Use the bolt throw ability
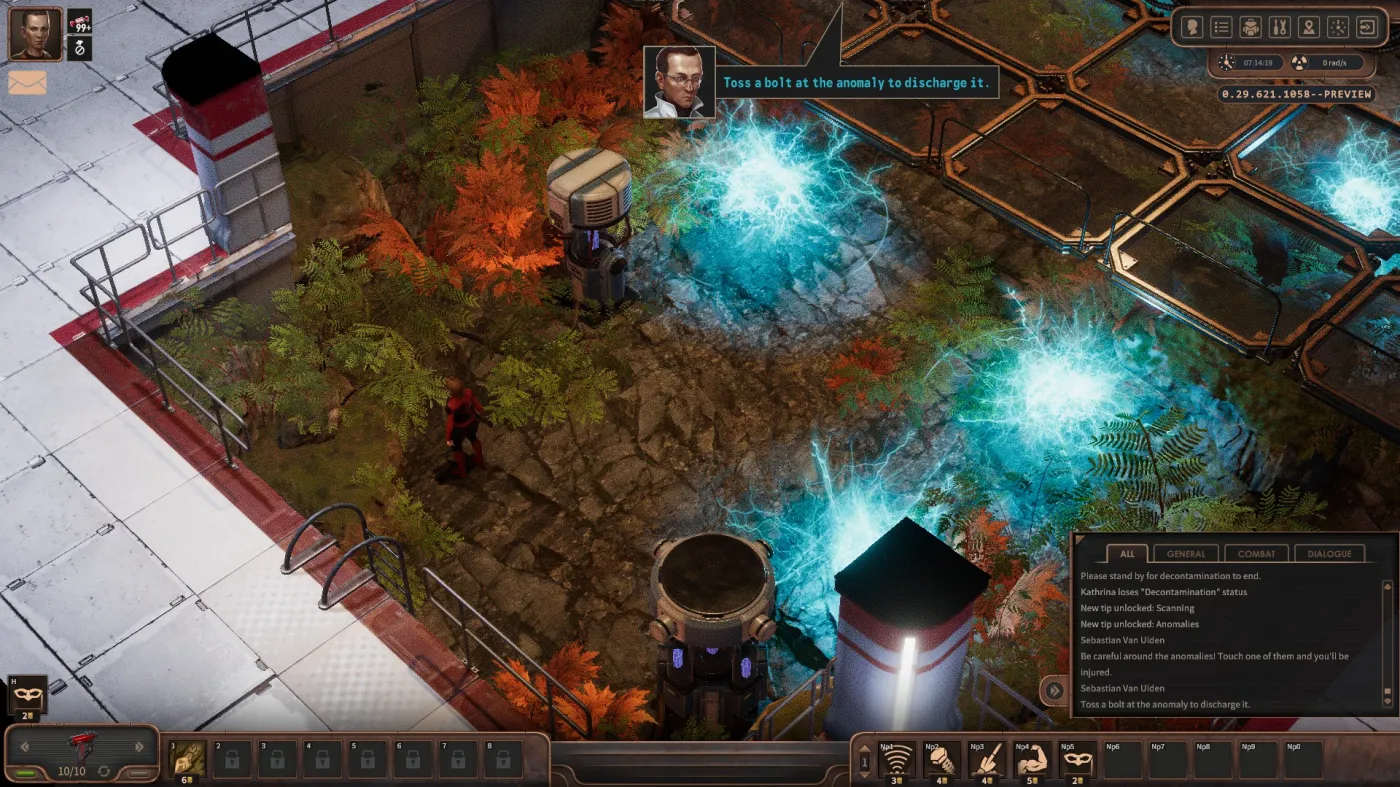 (x=940, y=760)
